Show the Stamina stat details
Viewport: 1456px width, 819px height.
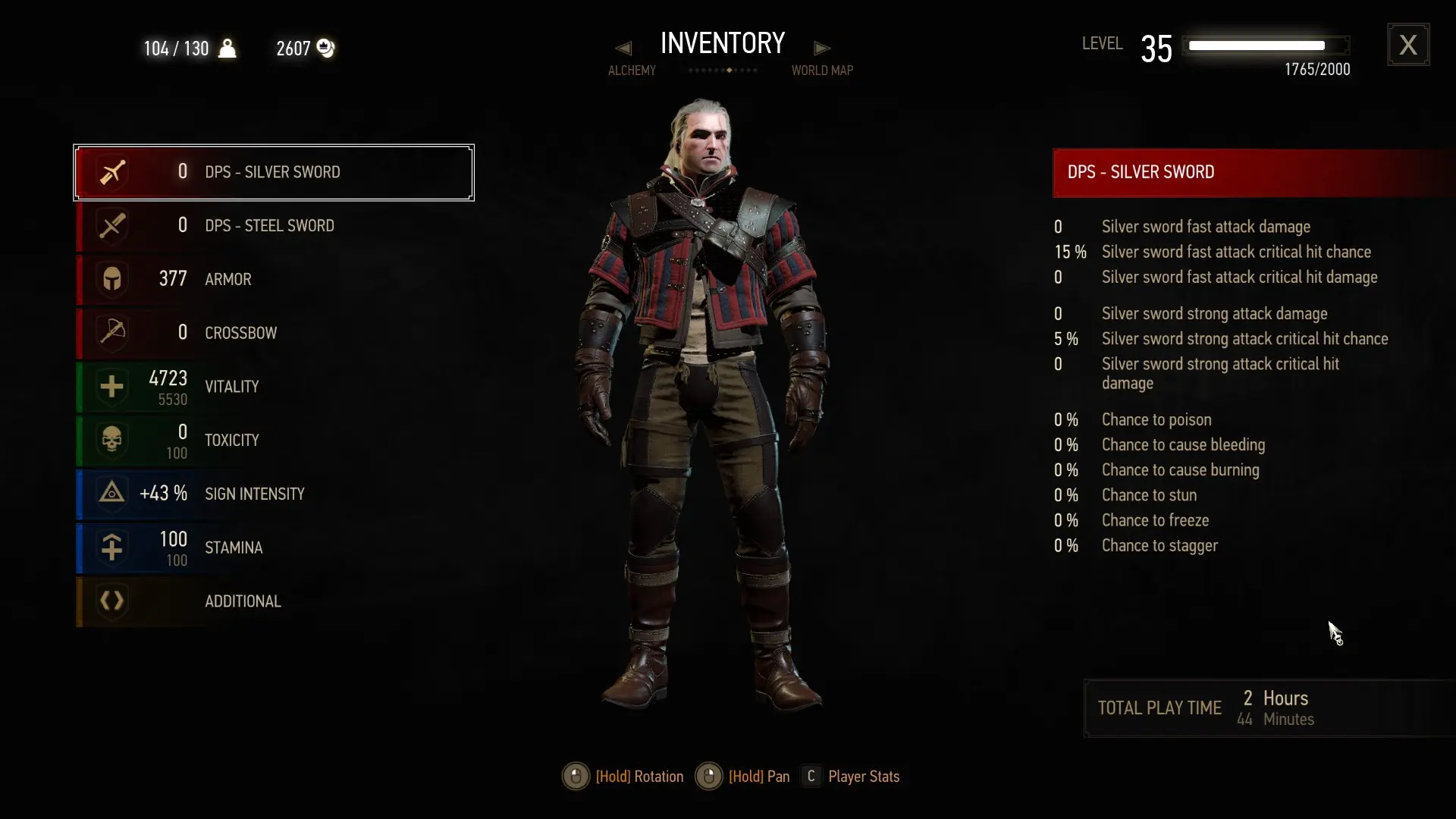coord(273,548)
